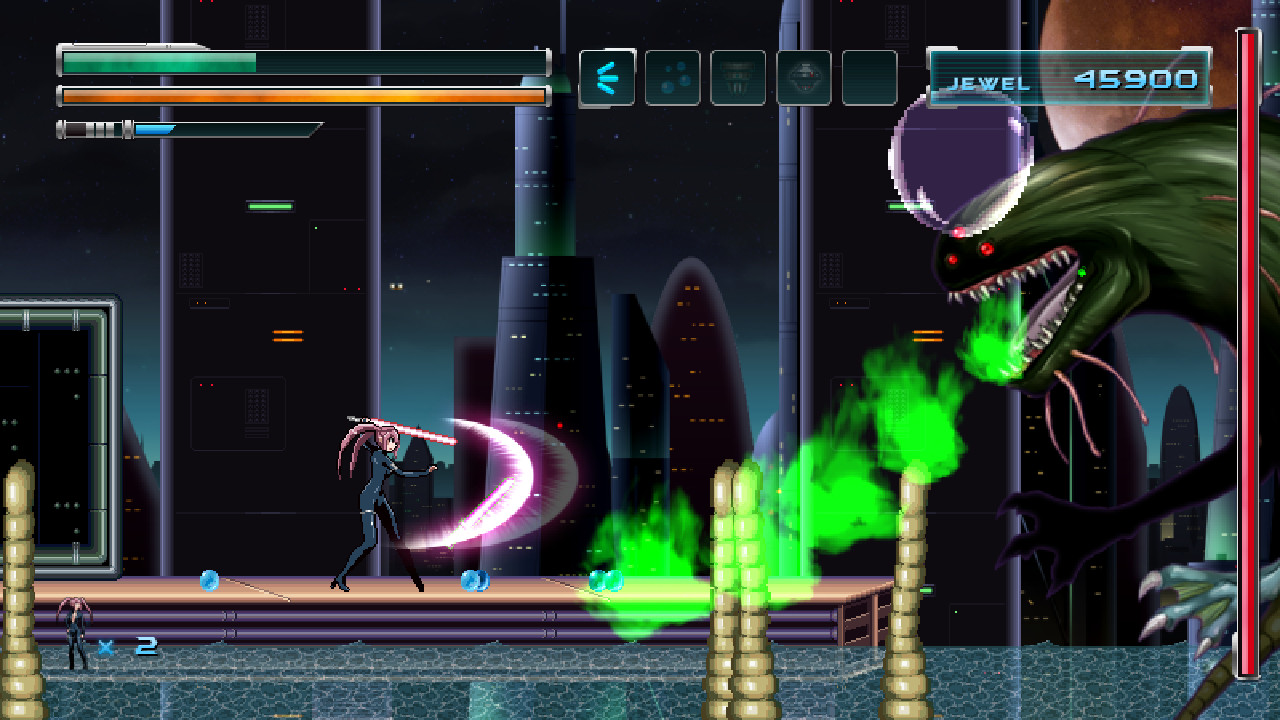Click the orange stamina bar

tap(300, 95)
